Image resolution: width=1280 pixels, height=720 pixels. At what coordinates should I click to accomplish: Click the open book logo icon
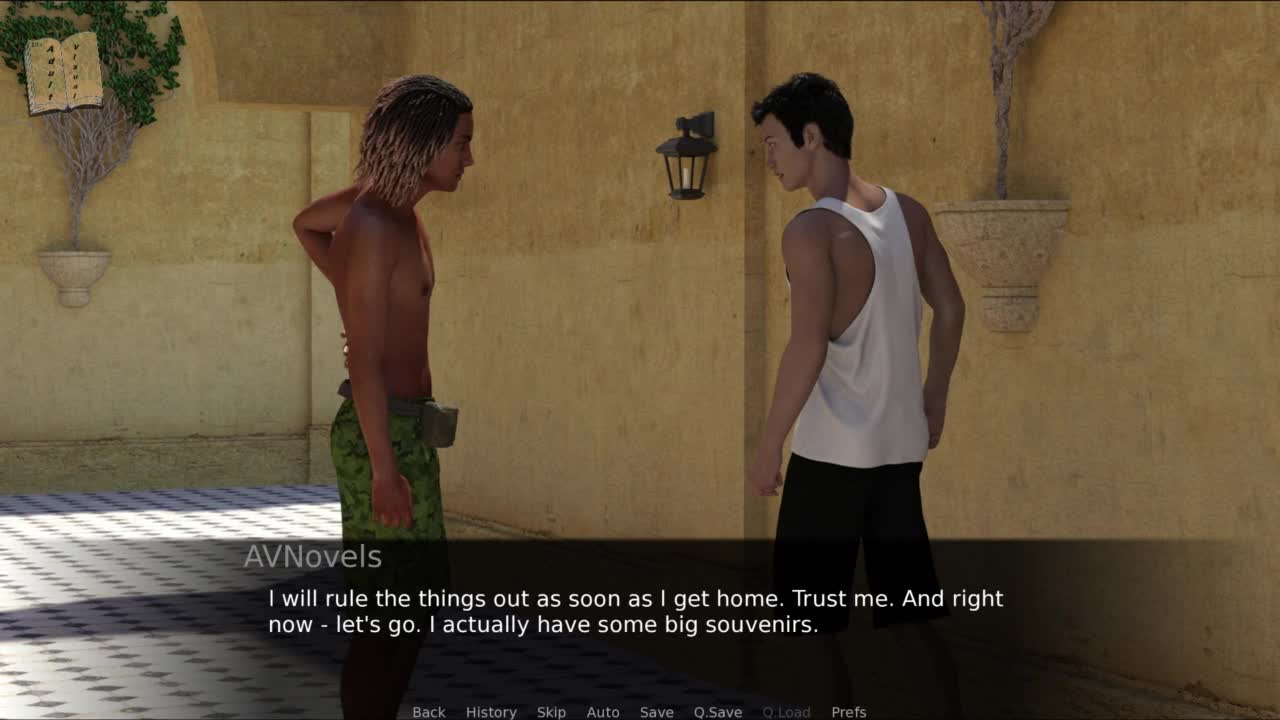pyautogui.click(x=64, y=73)
